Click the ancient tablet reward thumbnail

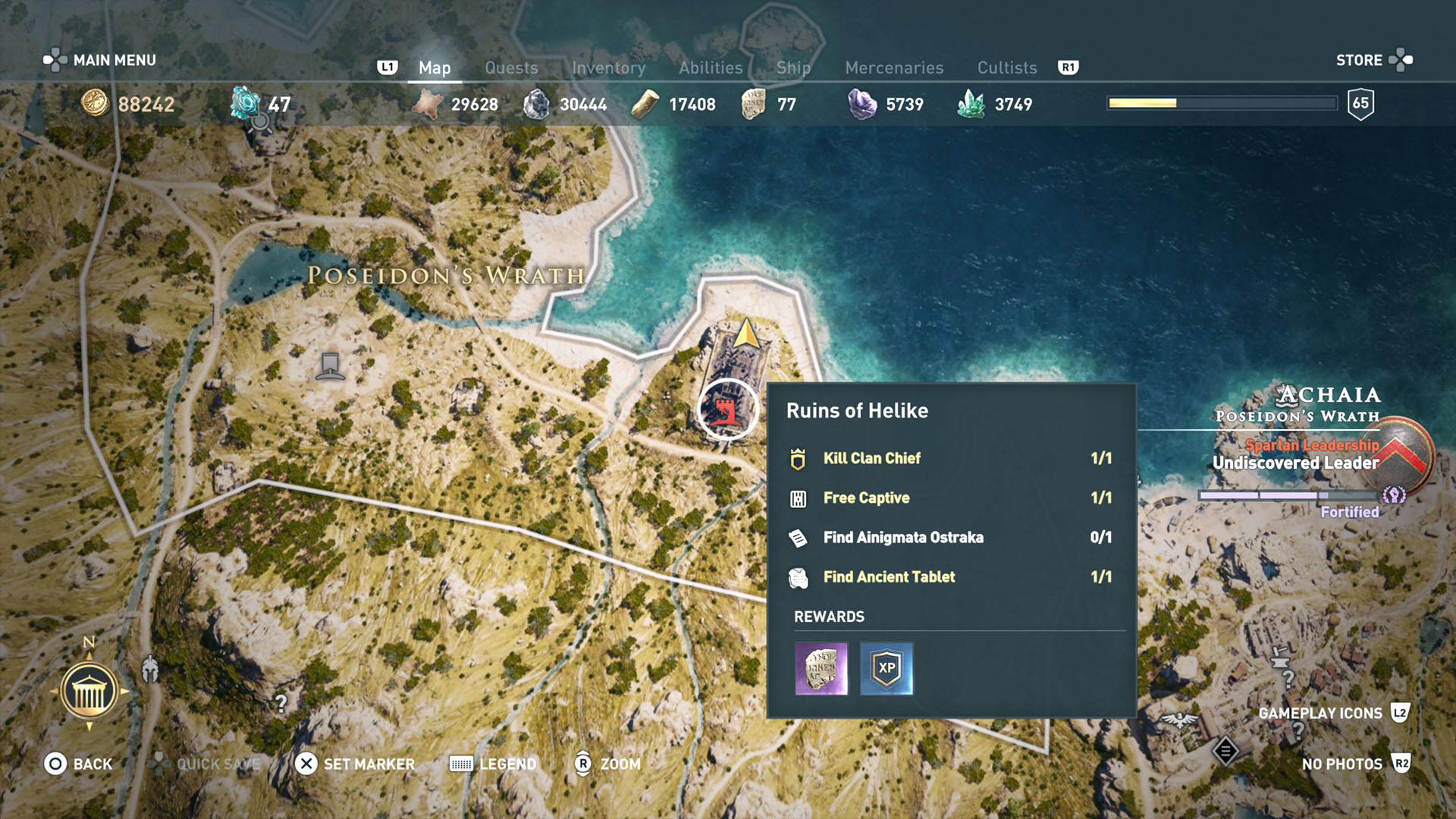(820, 668)
